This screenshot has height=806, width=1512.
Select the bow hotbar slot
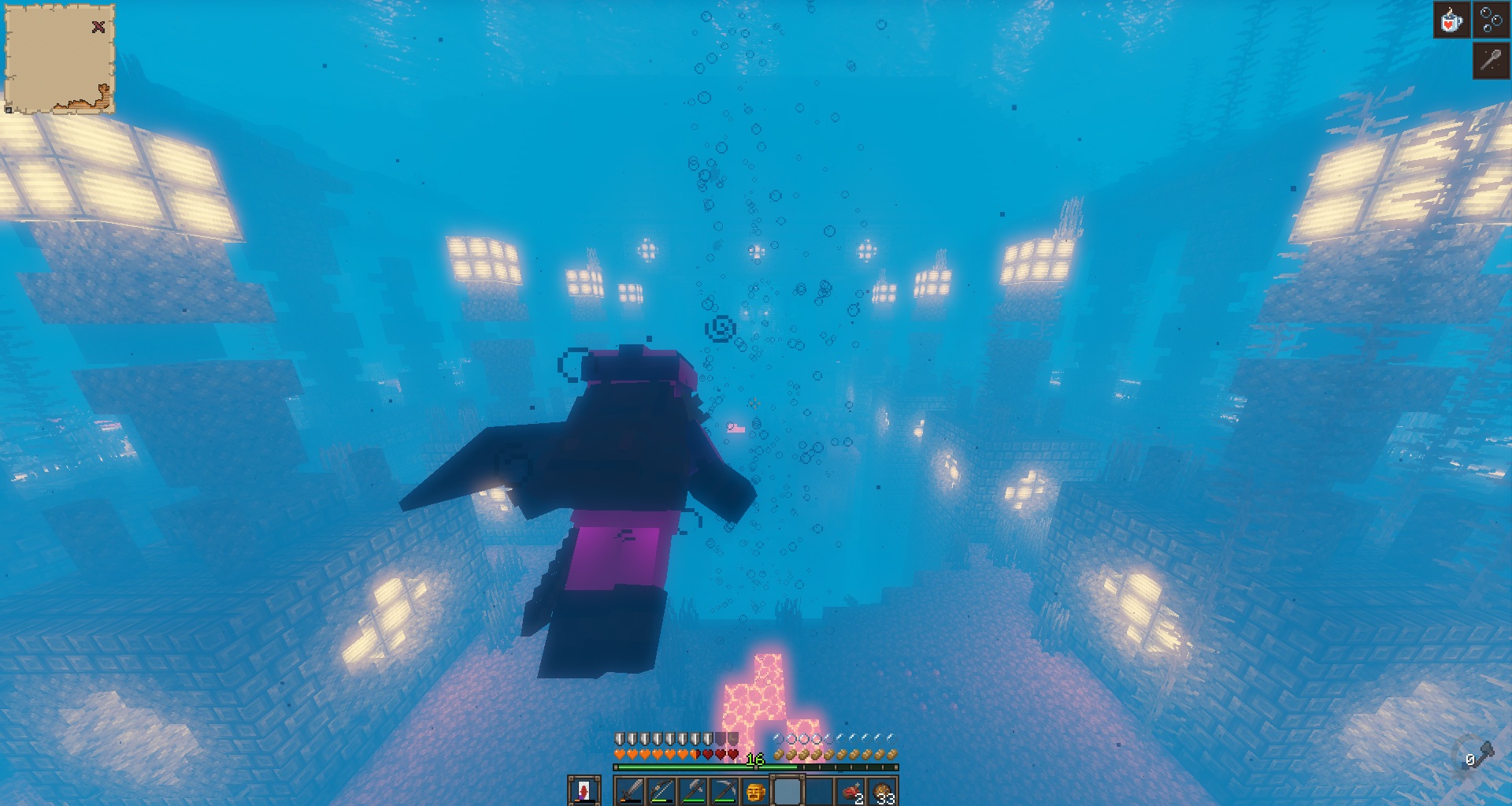661,790
